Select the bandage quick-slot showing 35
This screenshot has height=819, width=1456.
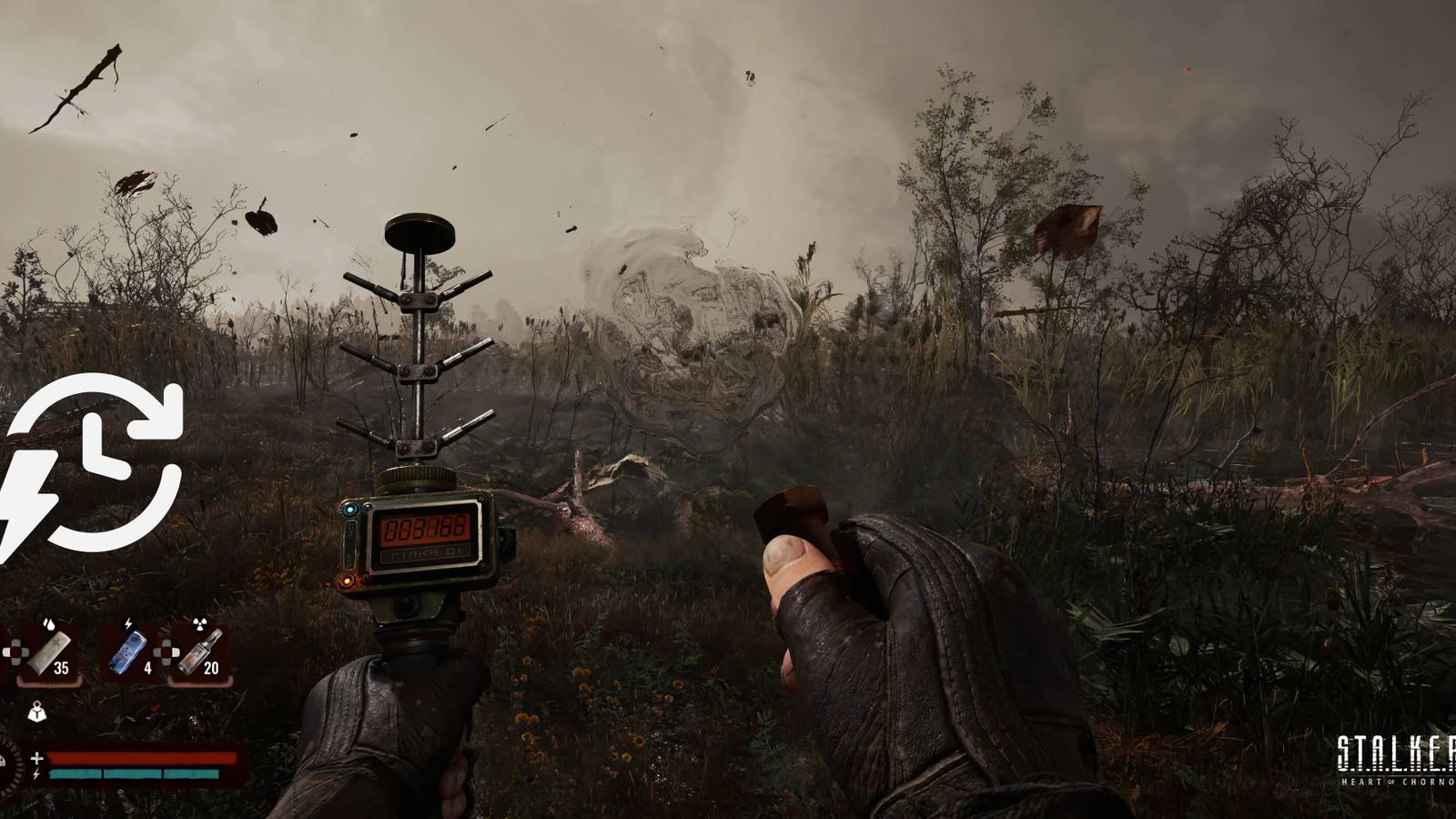[x=50, y=652]
